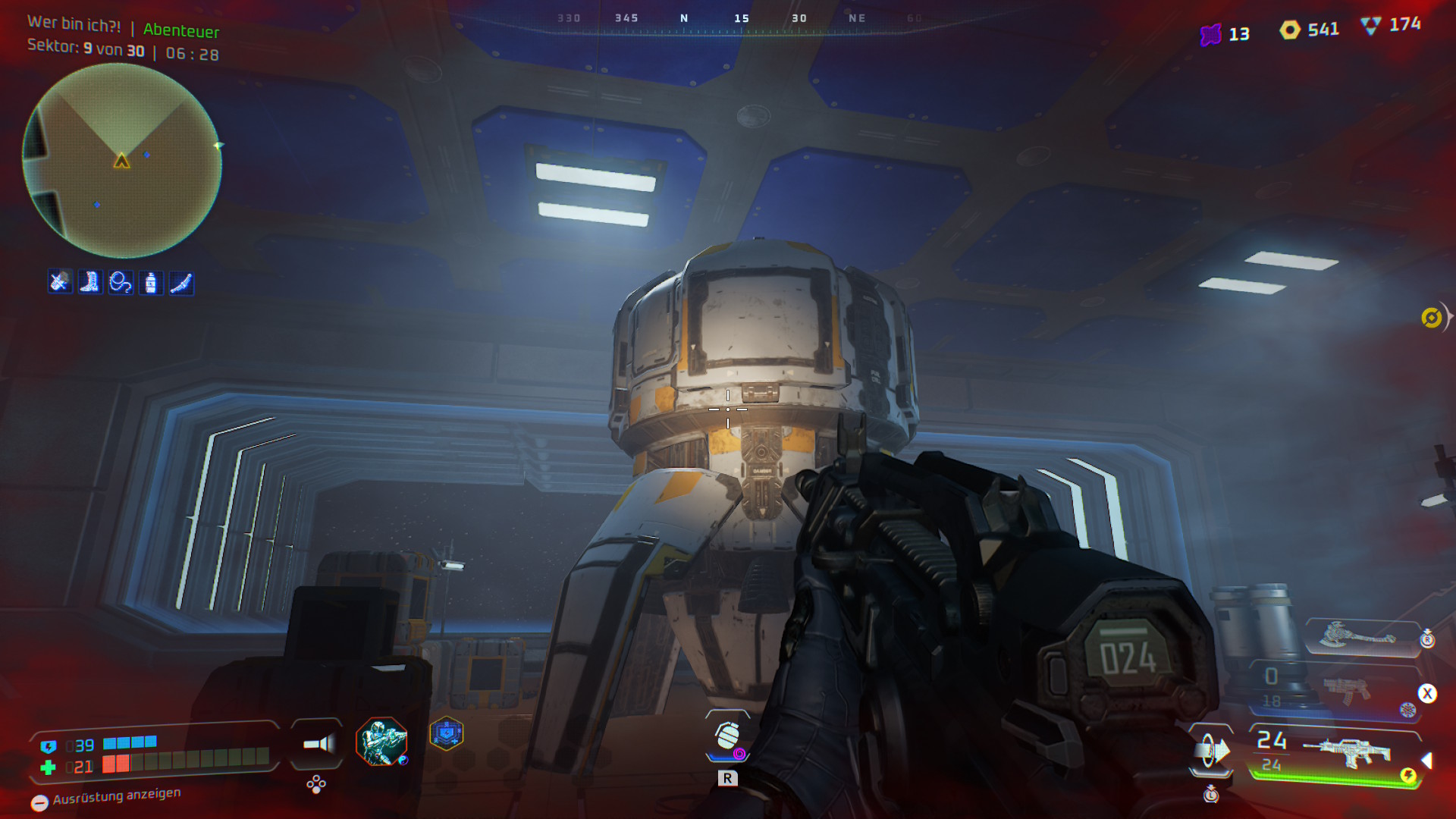Click the circular minimap

pyautogui.click(x=122, y=161)
